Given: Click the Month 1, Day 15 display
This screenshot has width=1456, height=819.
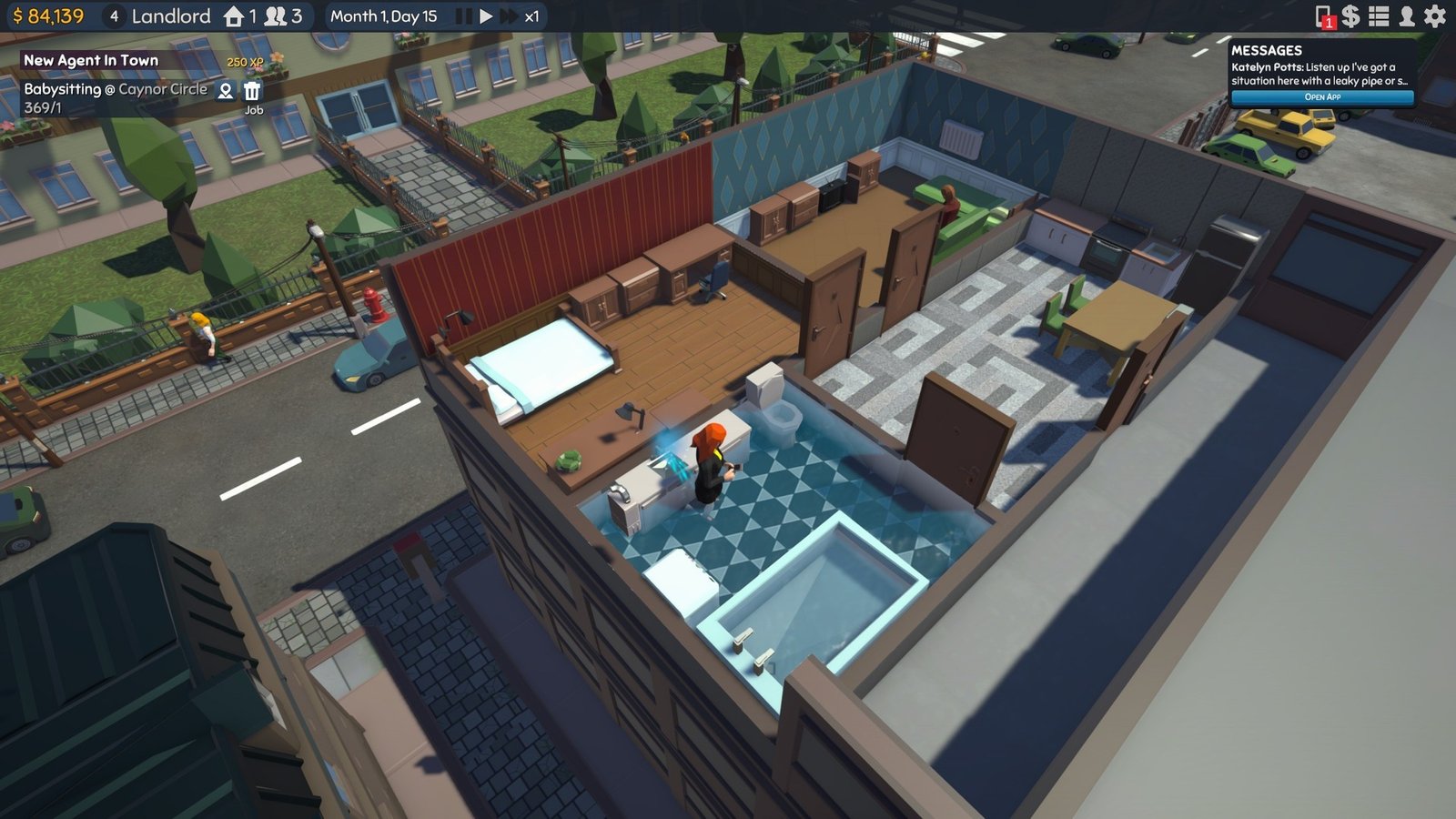Looking at the screenshot, I should (x=382, y=15).
